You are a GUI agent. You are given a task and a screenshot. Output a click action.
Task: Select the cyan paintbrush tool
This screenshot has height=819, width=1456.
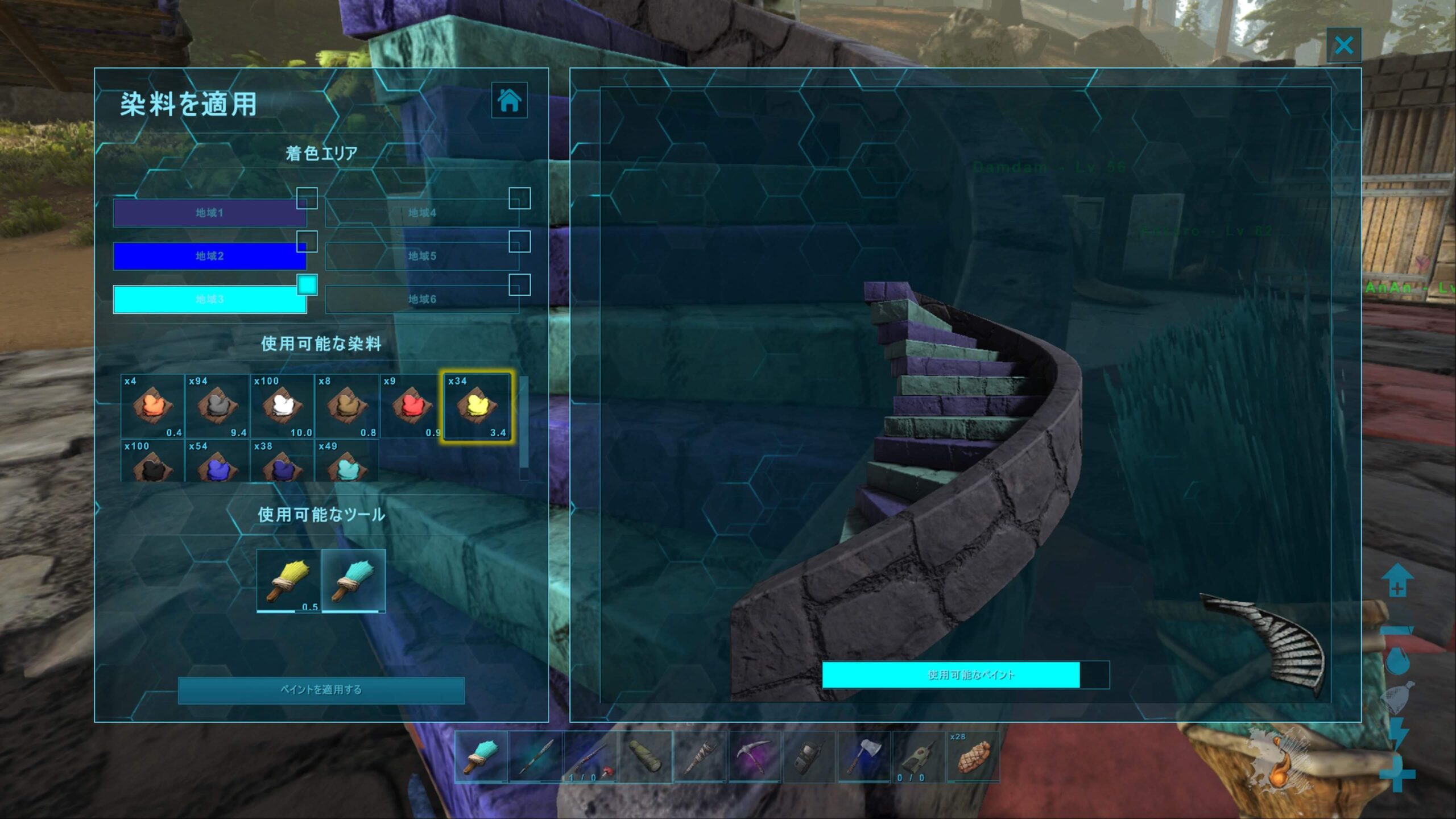(x=354, y=581)
